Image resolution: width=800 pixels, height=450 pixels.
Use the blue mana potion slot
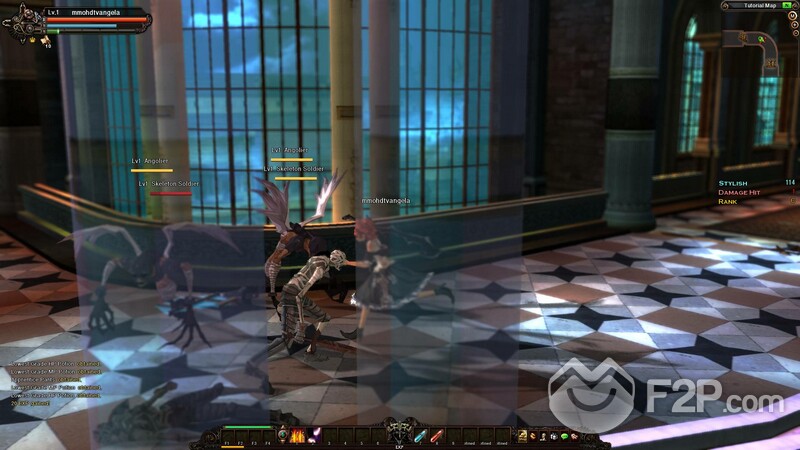[421, 434]
